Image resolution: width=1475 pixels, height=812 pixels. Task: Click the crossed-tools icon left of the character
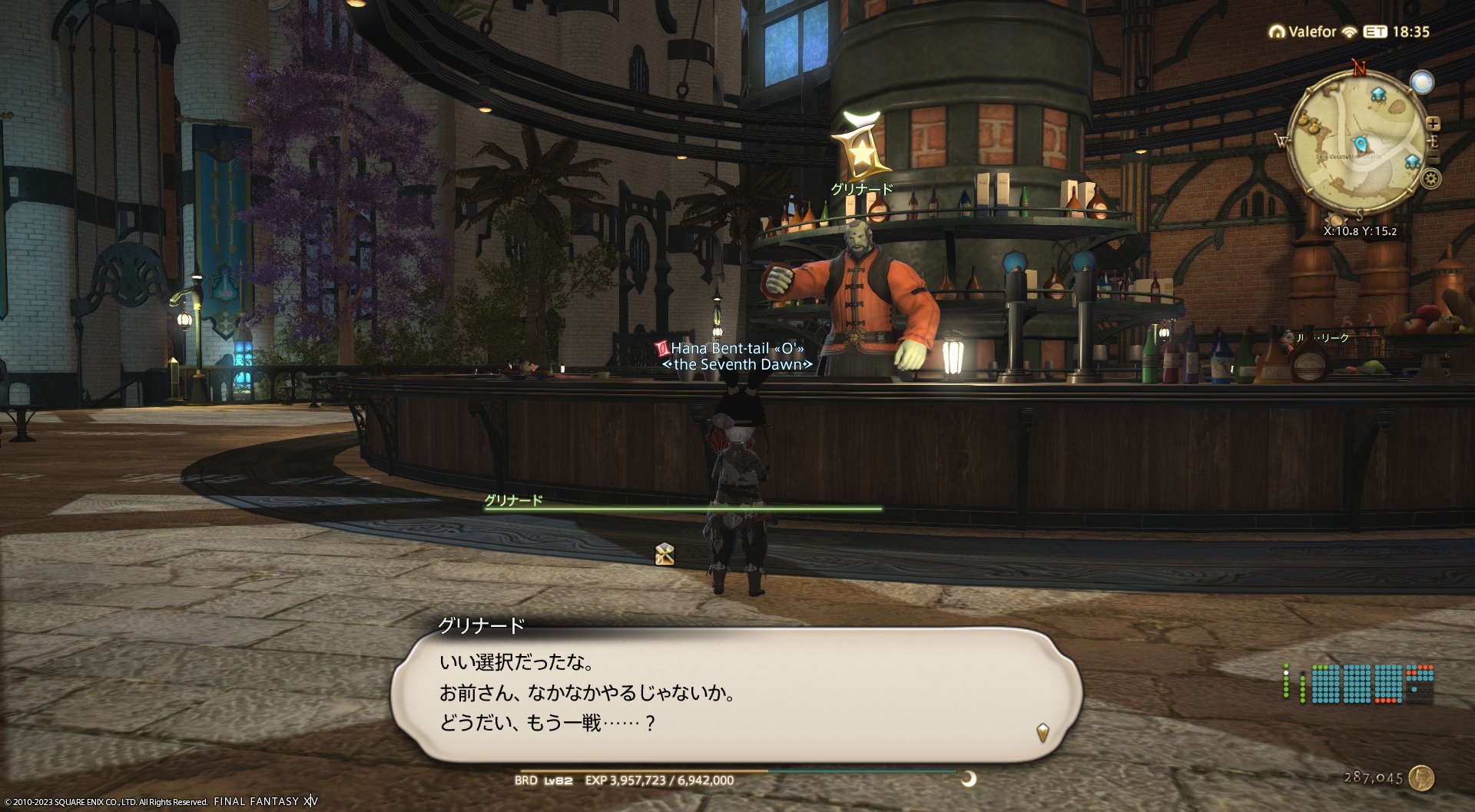[665, 554]
